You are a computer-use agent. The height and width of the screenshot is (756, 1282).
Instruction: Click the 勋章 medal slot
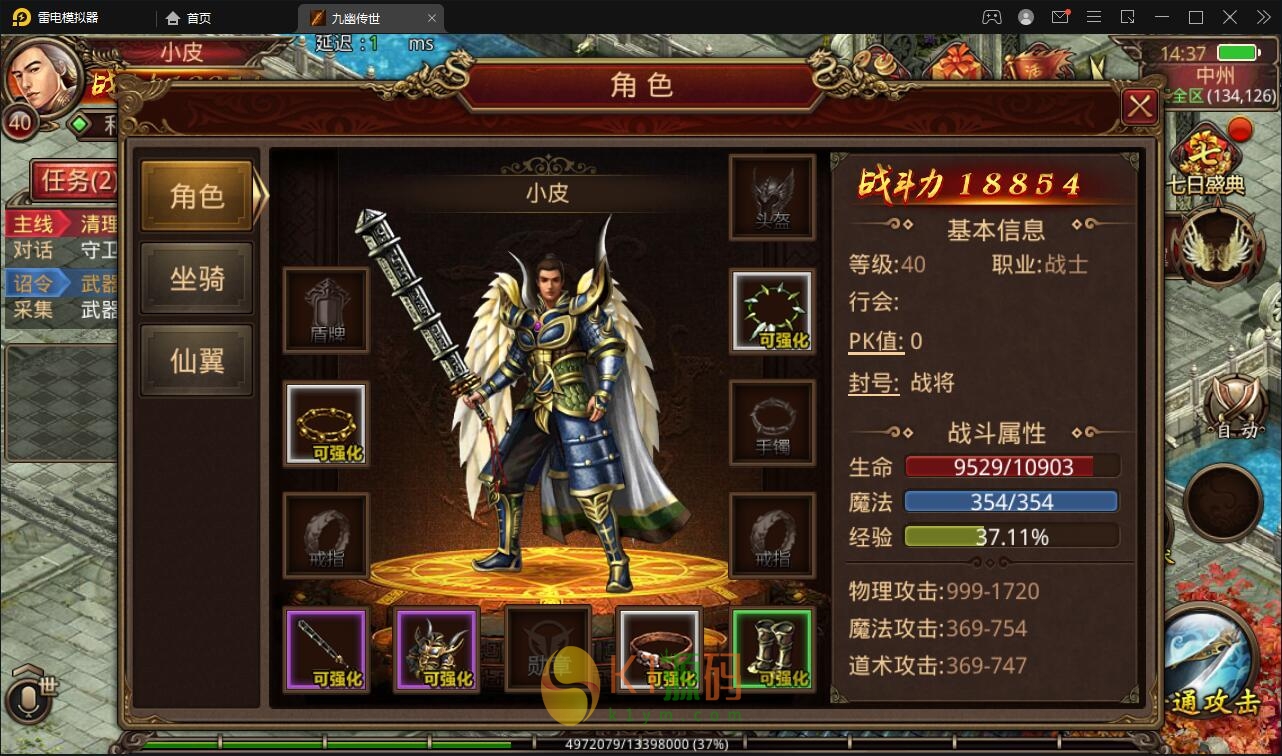coord(547,648)
